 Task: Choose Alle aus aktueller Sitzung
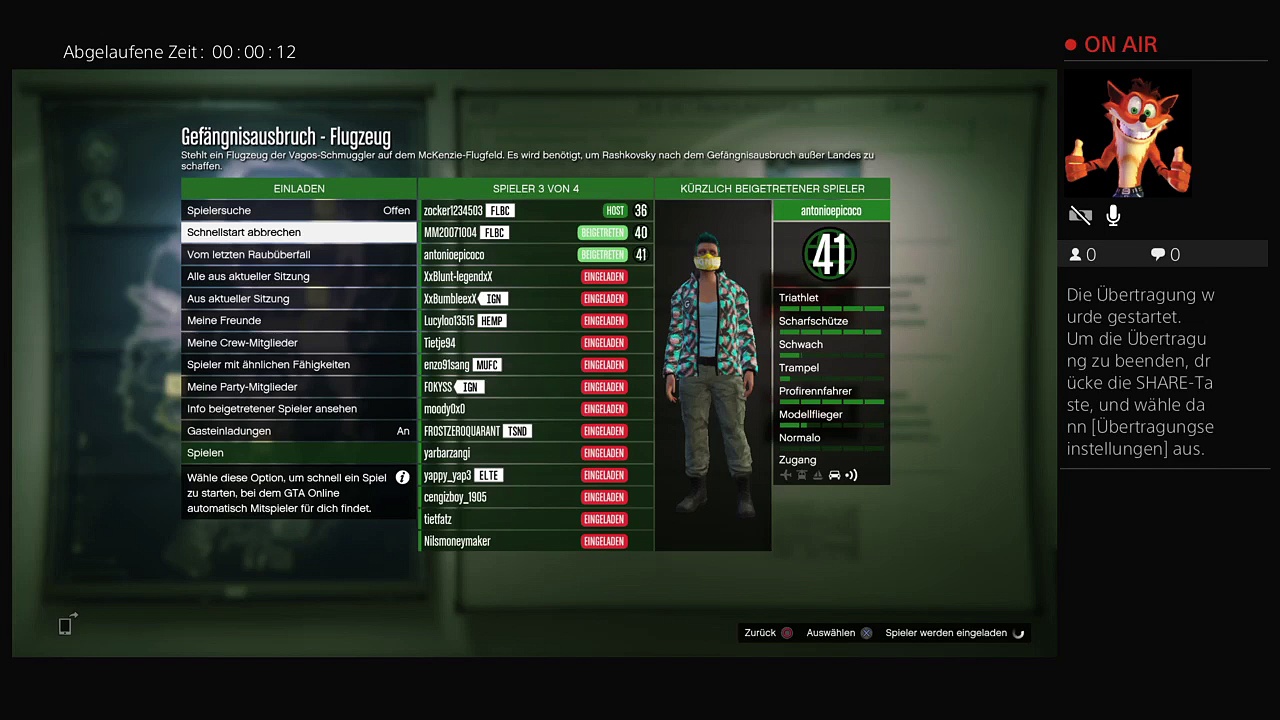tap(298, 277)
